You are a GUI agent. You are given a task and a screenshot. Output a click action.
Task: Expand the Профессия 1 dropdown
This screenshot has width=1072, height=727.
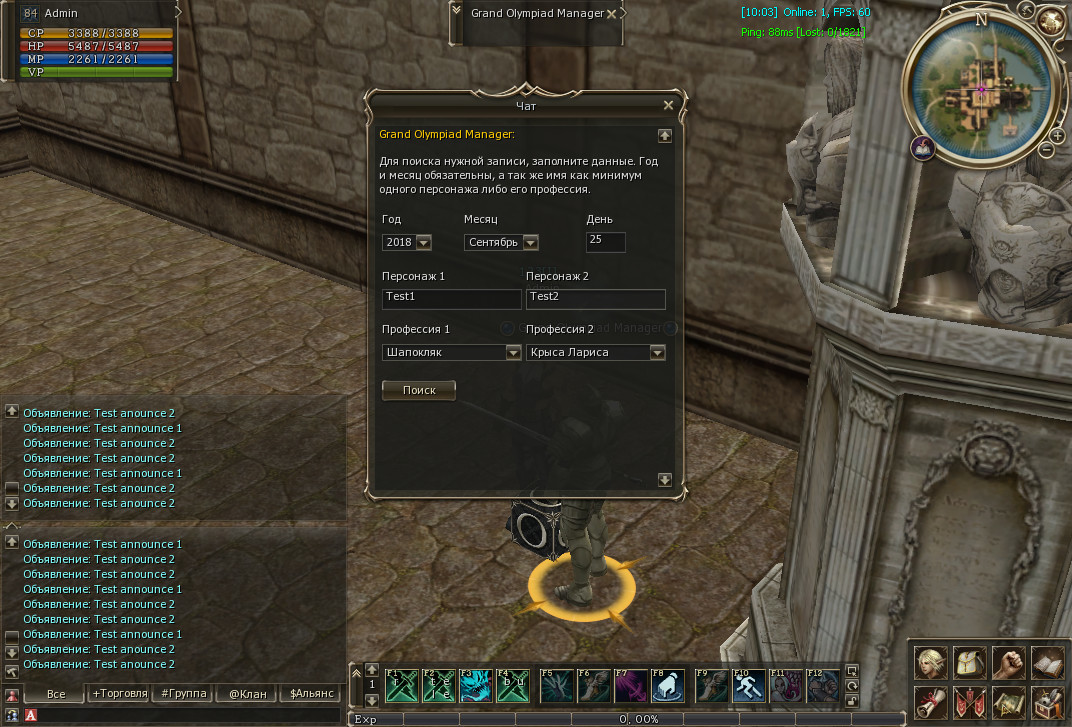(513, 352)
